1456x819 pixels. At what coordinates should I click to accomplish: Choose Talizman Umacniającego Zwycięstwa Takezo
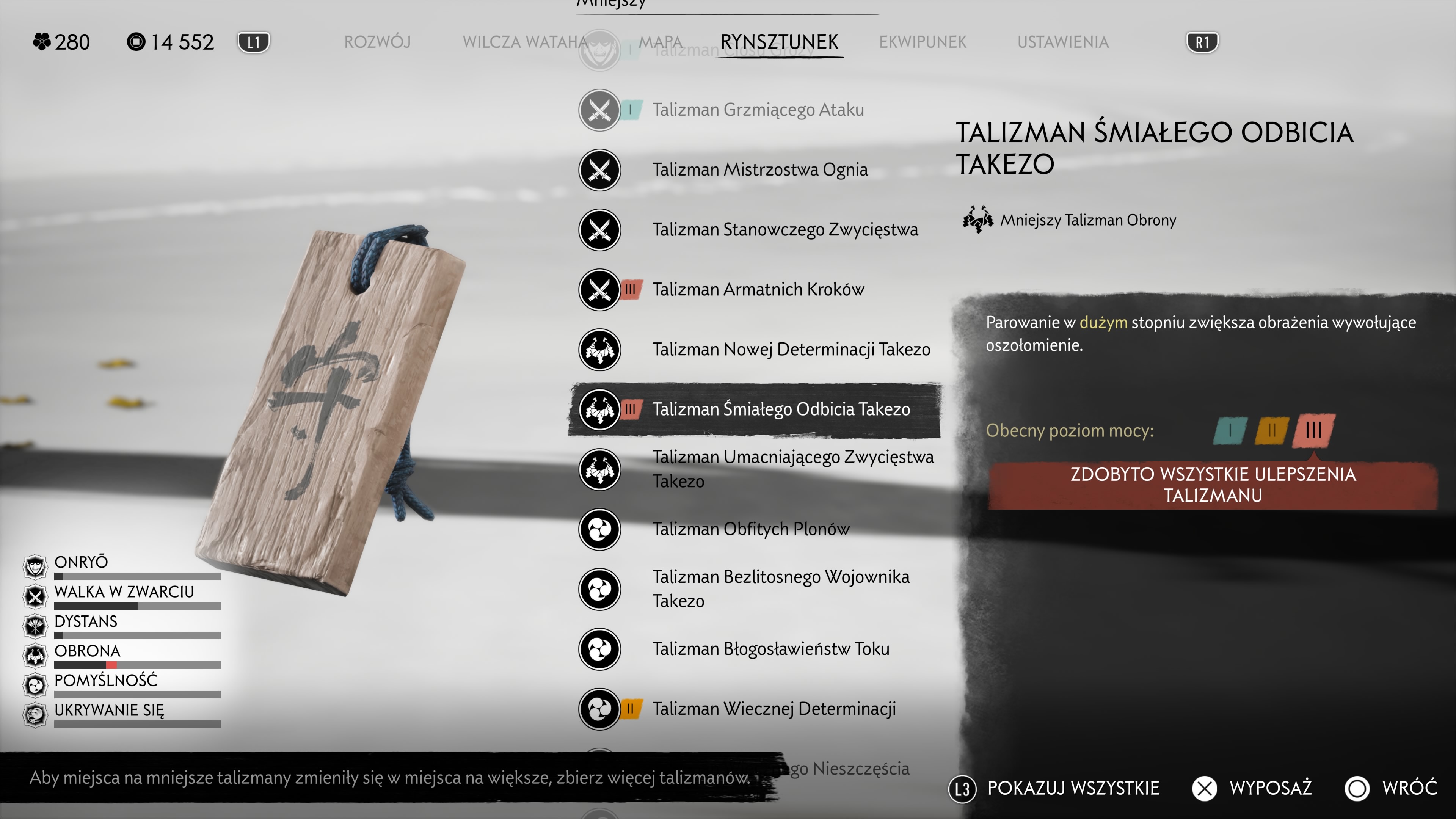coord(792,469)
